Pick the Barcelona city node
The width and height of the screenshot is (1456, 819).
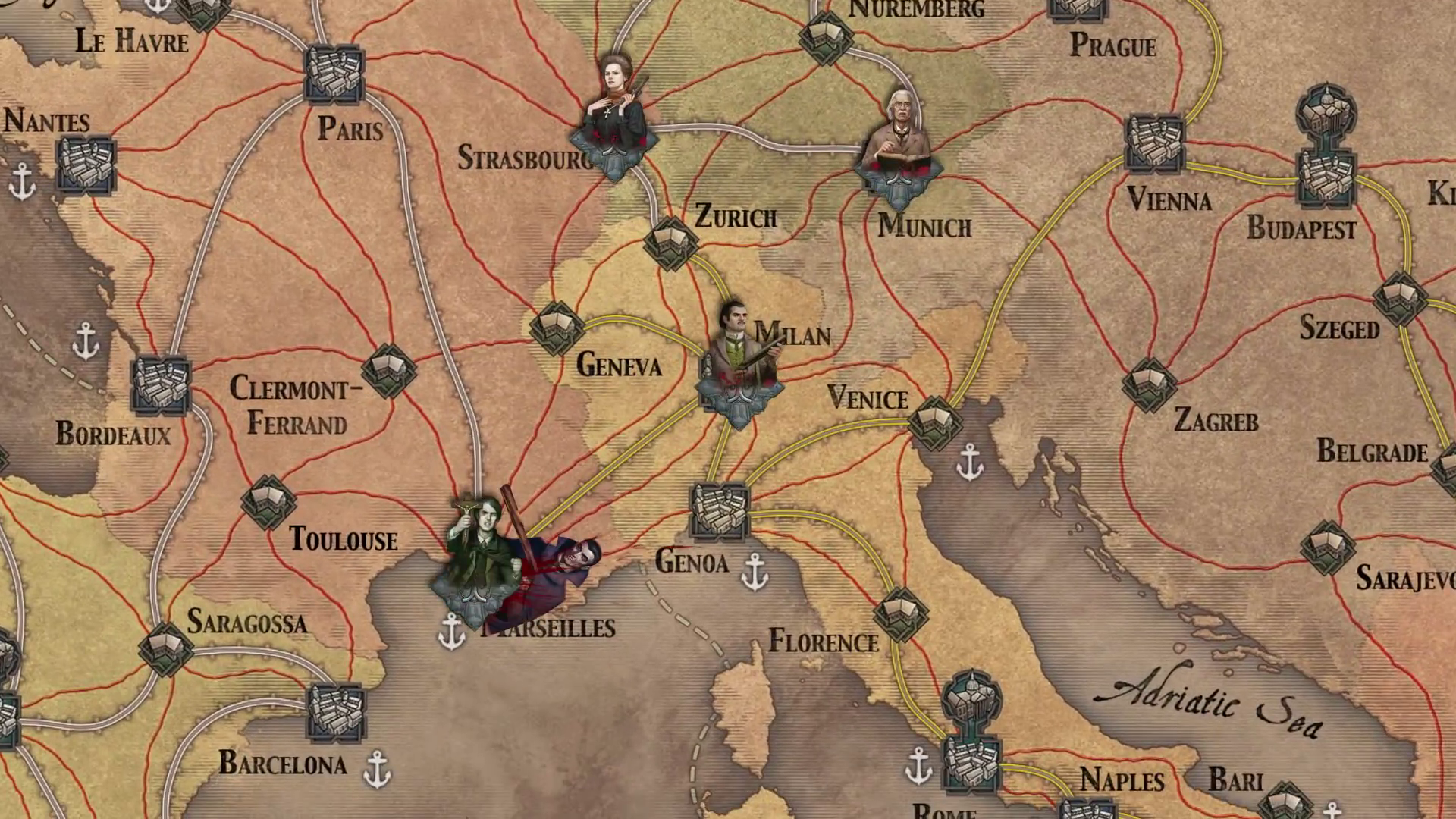click(336, 713)
